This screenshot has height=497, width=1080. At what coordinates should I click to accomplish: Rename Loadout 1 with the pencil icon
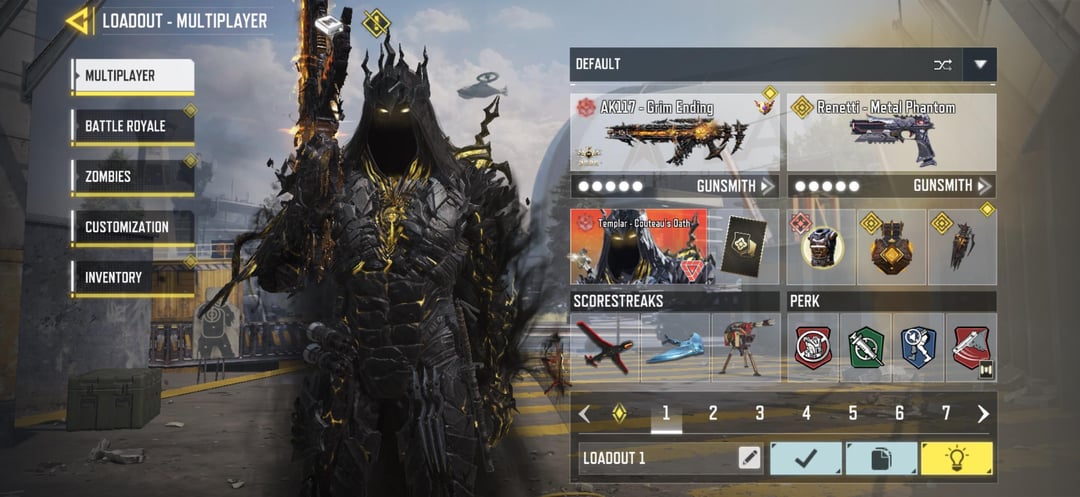749,459
